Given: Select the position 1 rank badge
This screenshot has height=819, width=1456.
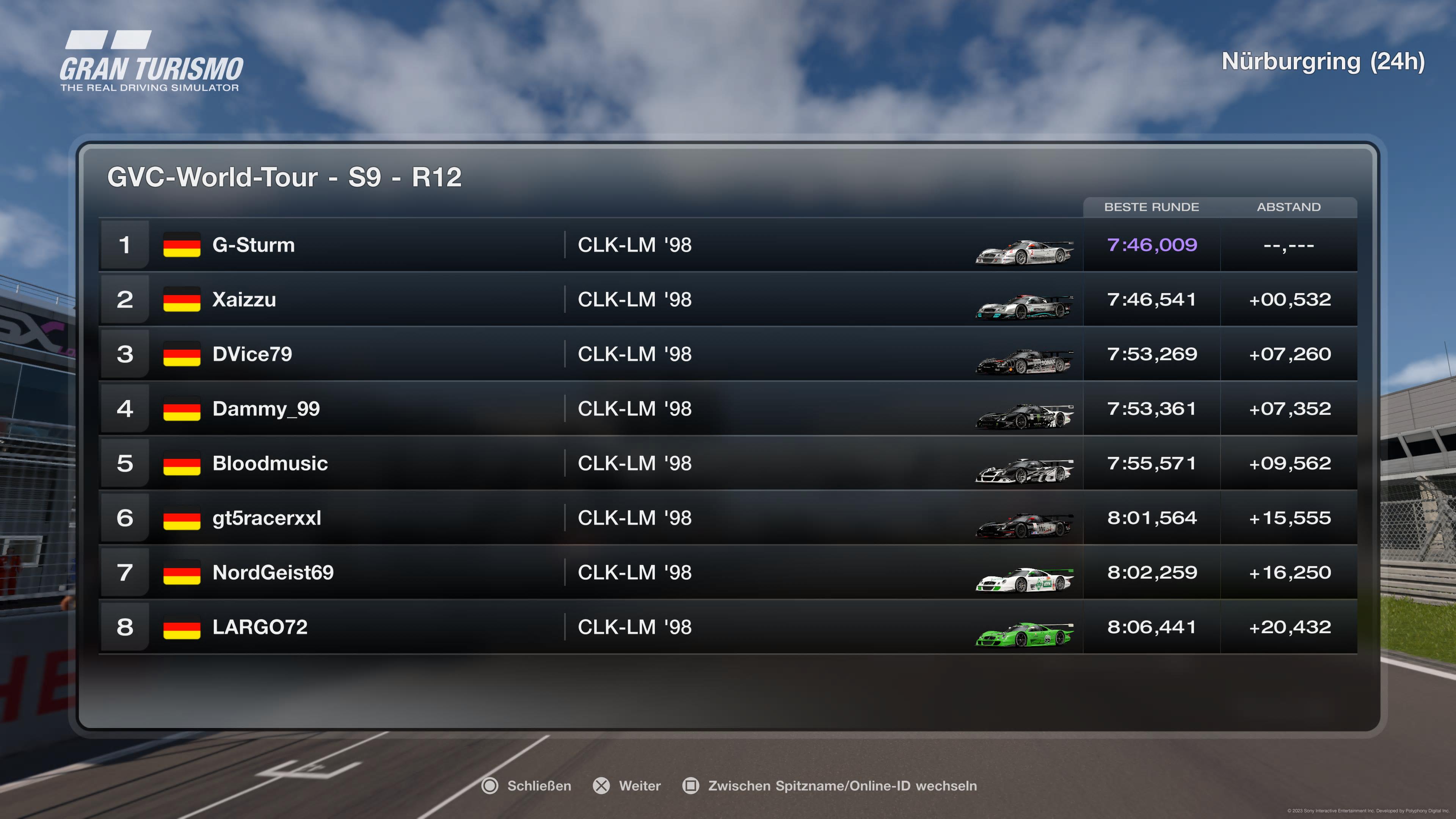Looking at the screenshot, I should pyautogui.click(x=125, y=245).
